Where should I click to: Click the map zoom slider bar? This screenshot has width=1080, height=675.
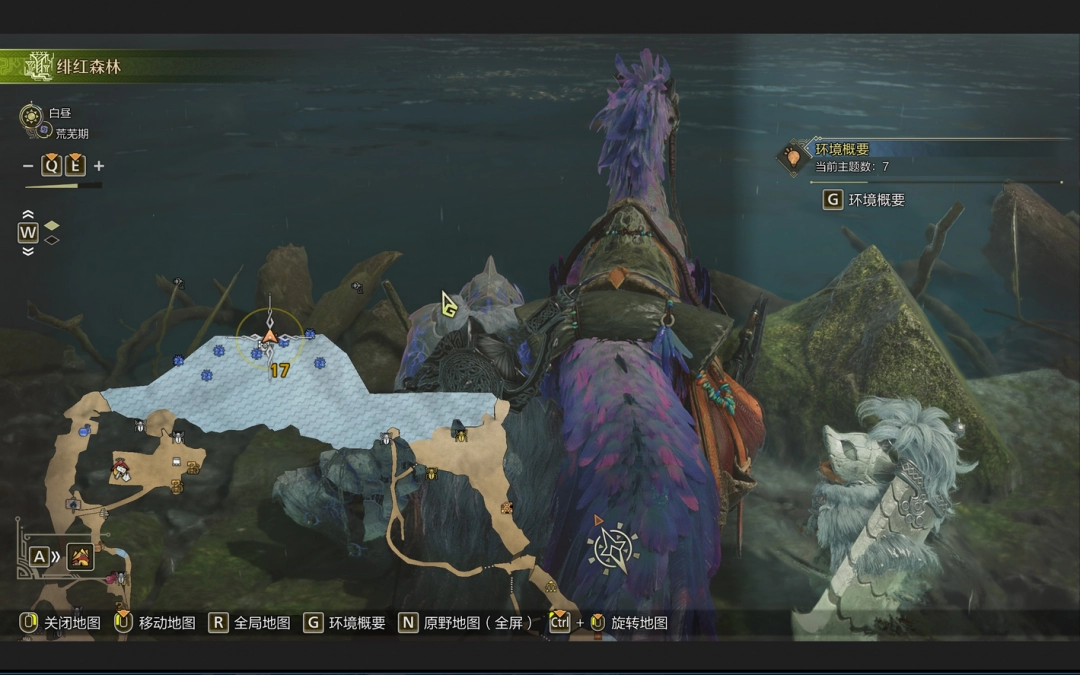pyautogui.click(x=63, y=185)
